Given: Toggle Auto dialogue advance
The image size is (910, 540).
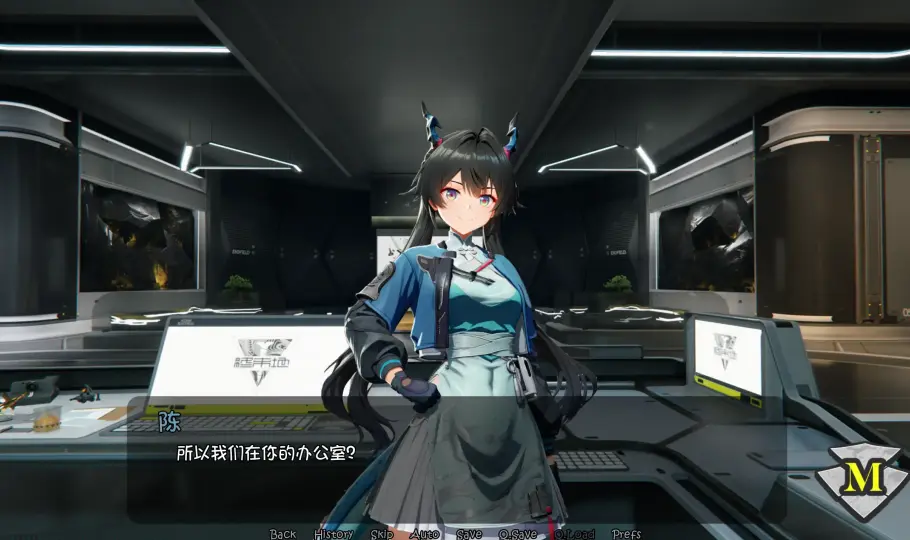Looking at the screenshot, I should tap(425, 534).
